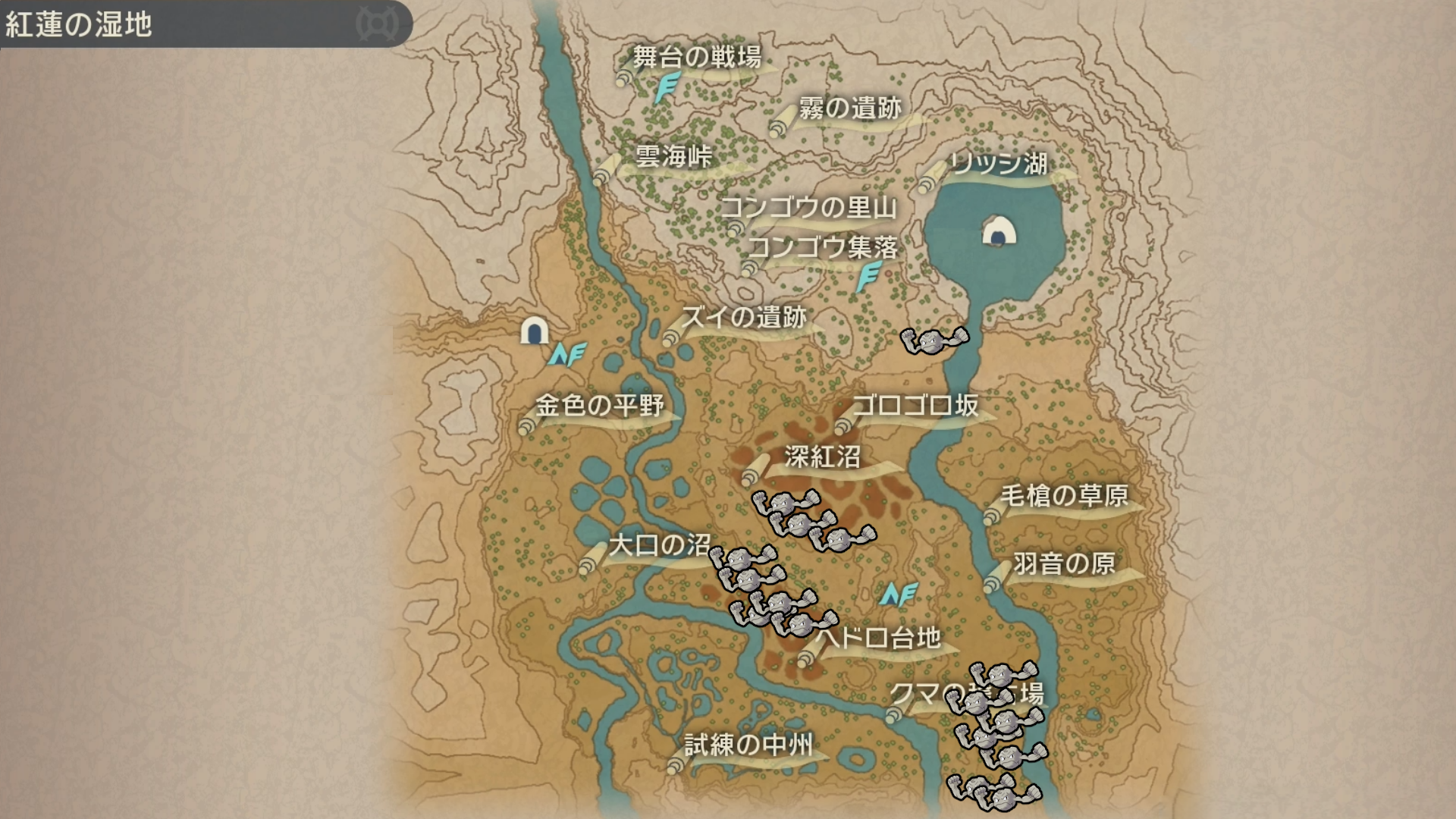Viewport: 1456px width, 819px height.
Task: Choose the 霧の遺跡 location label
Action: [850, 108]
